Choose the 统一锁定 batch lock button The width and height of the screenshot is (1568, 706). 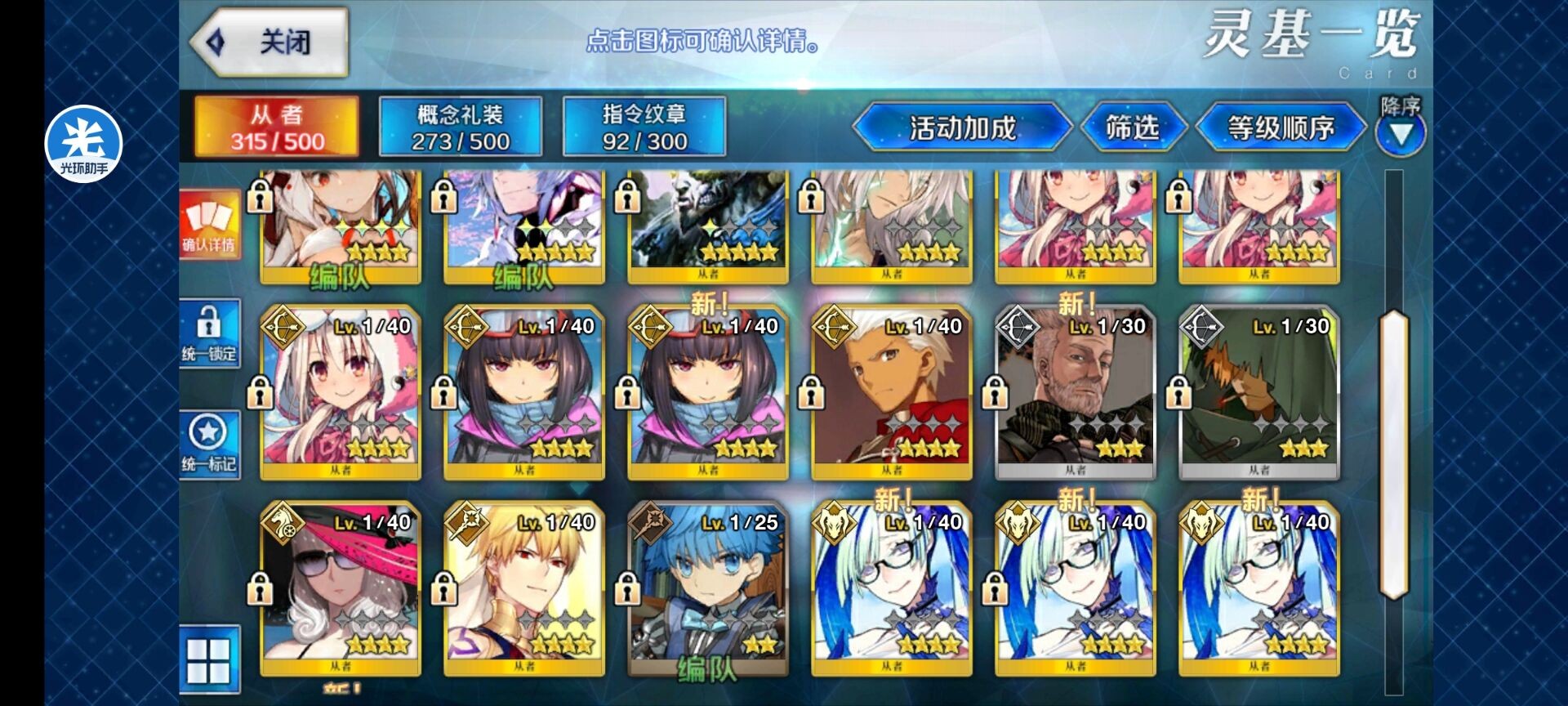tap(210, 334)
